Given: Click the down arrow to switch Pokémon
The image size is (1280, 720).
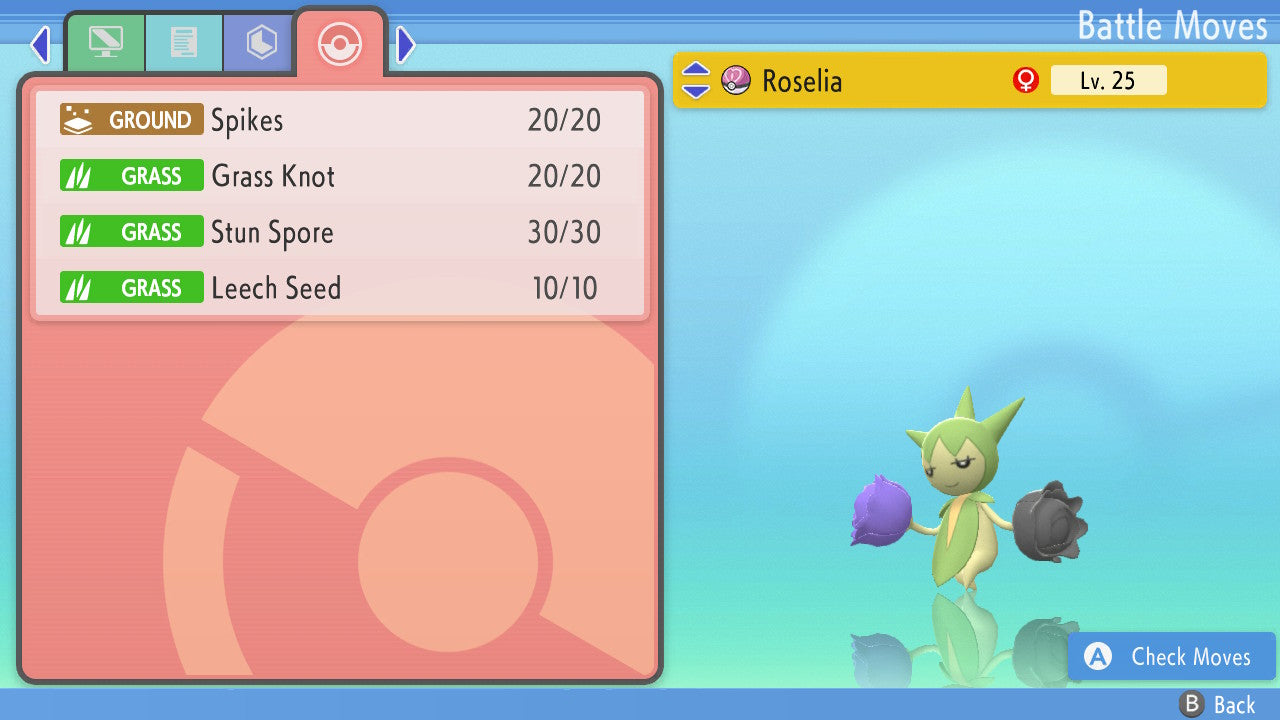Looking at the screenshot, I should tap(697, 90).
